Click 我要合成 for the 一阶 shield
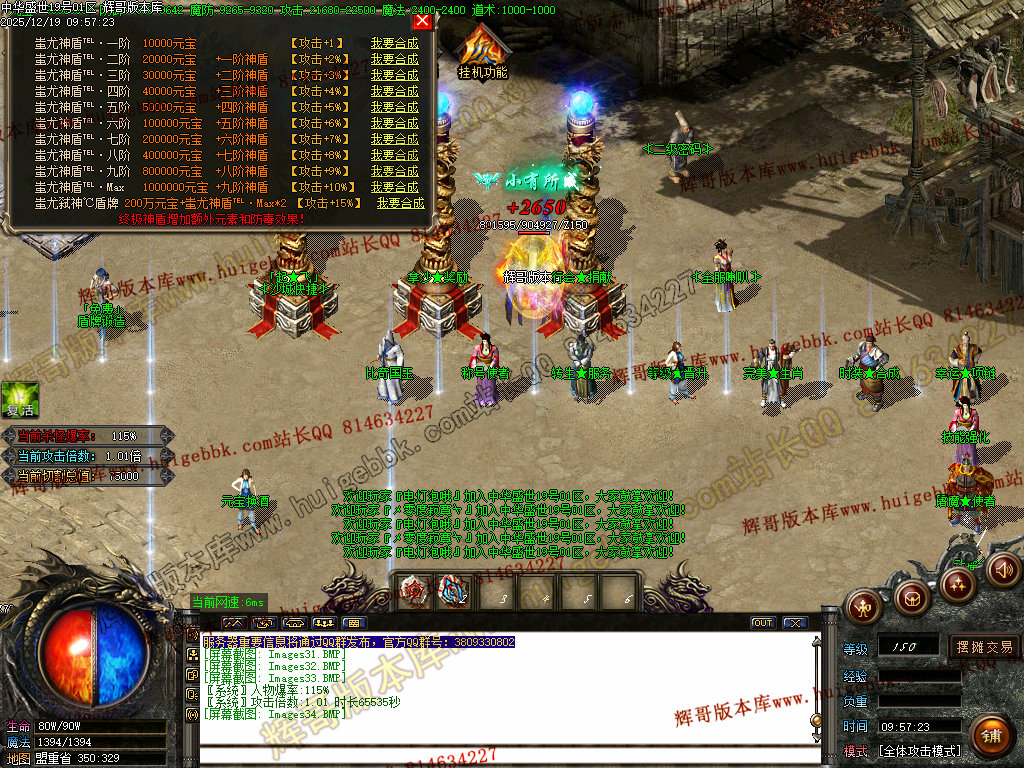Image resolution: width=1024 pixels, height=768 pixels. pyautogui.click(x=394, y=43)
